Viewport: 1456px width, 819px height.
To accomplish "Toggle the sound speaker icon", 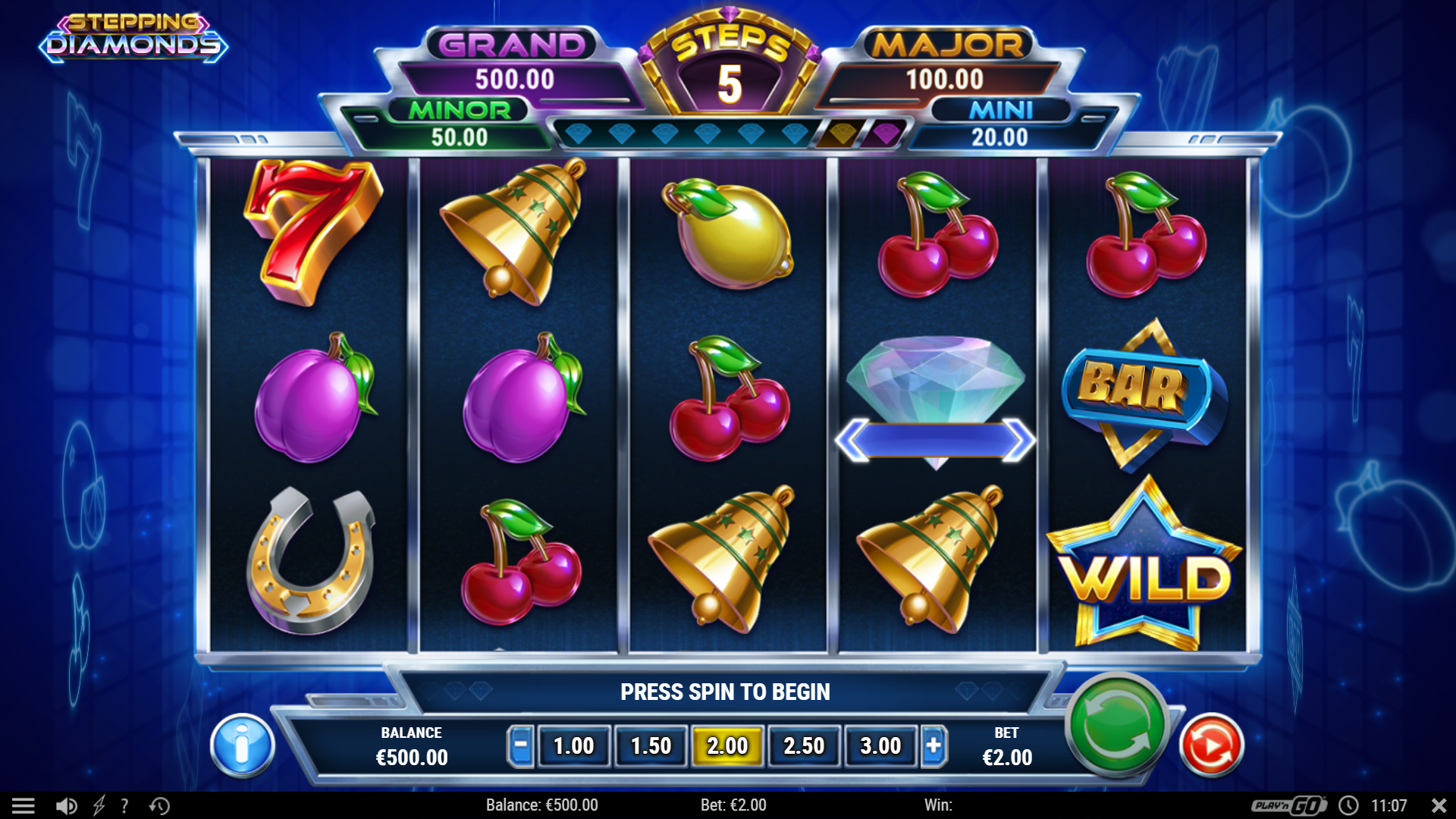I will 67,805.
